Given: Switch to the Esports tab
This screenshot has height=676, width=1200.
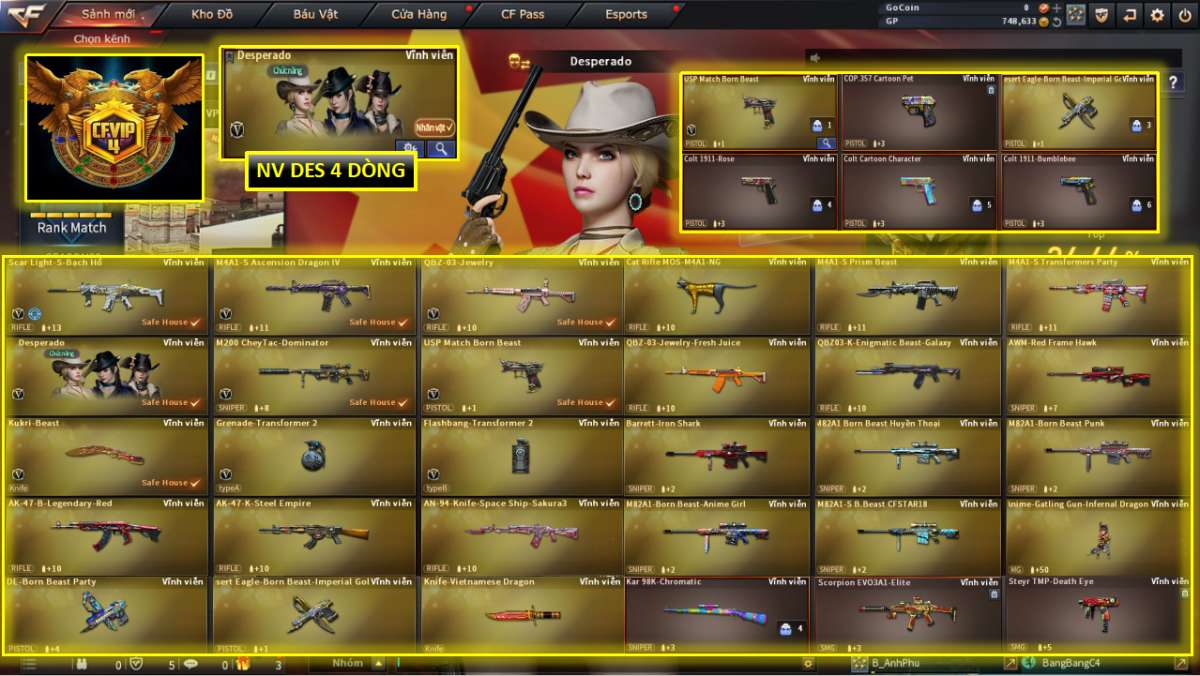Looking at the screenshot, I should 626,14.
